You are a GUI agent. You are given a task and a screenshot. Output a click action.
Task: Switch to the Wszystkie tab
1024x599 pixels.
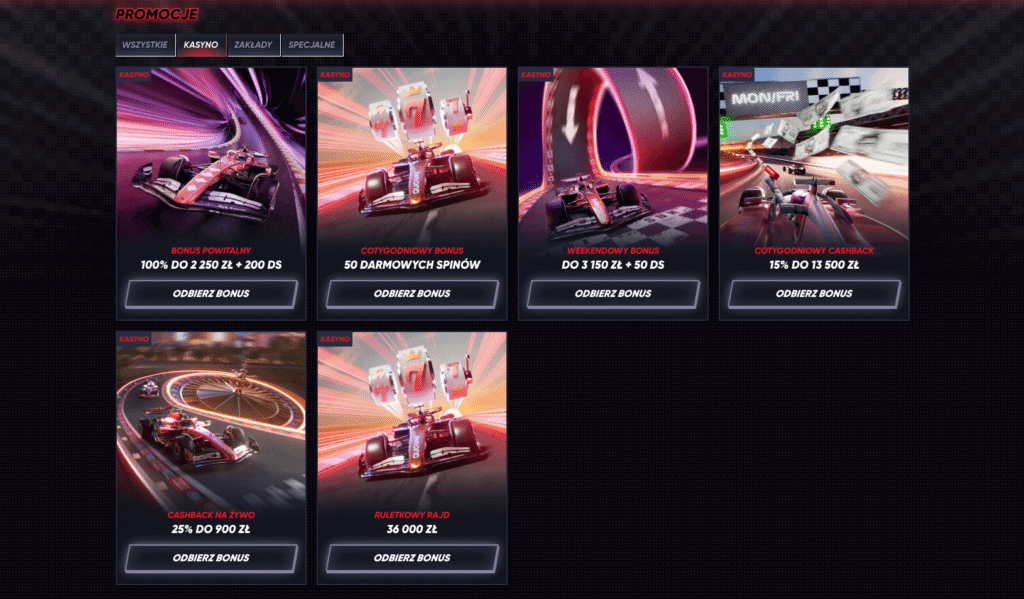[145, 45]
